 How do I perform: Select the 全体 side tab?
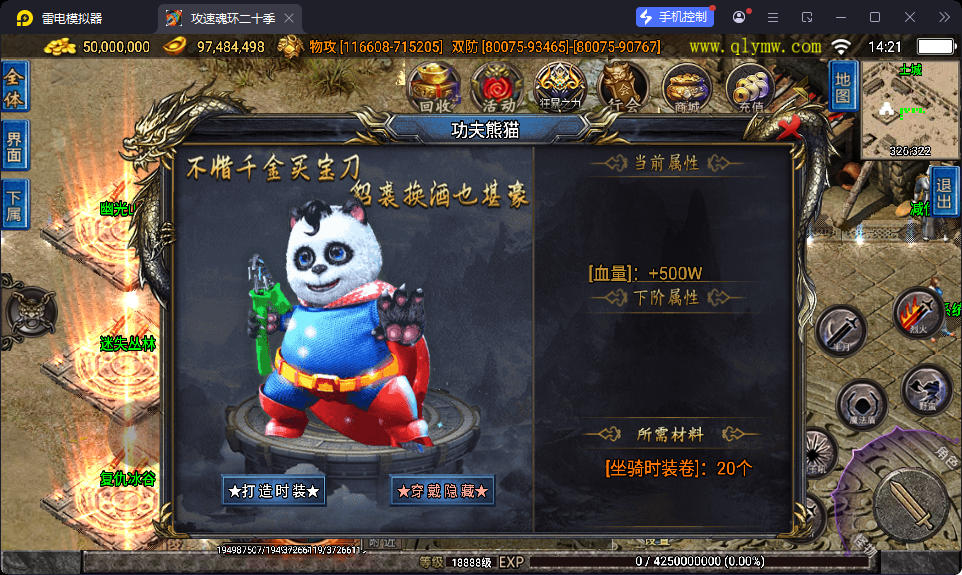[x=15, y=87]
